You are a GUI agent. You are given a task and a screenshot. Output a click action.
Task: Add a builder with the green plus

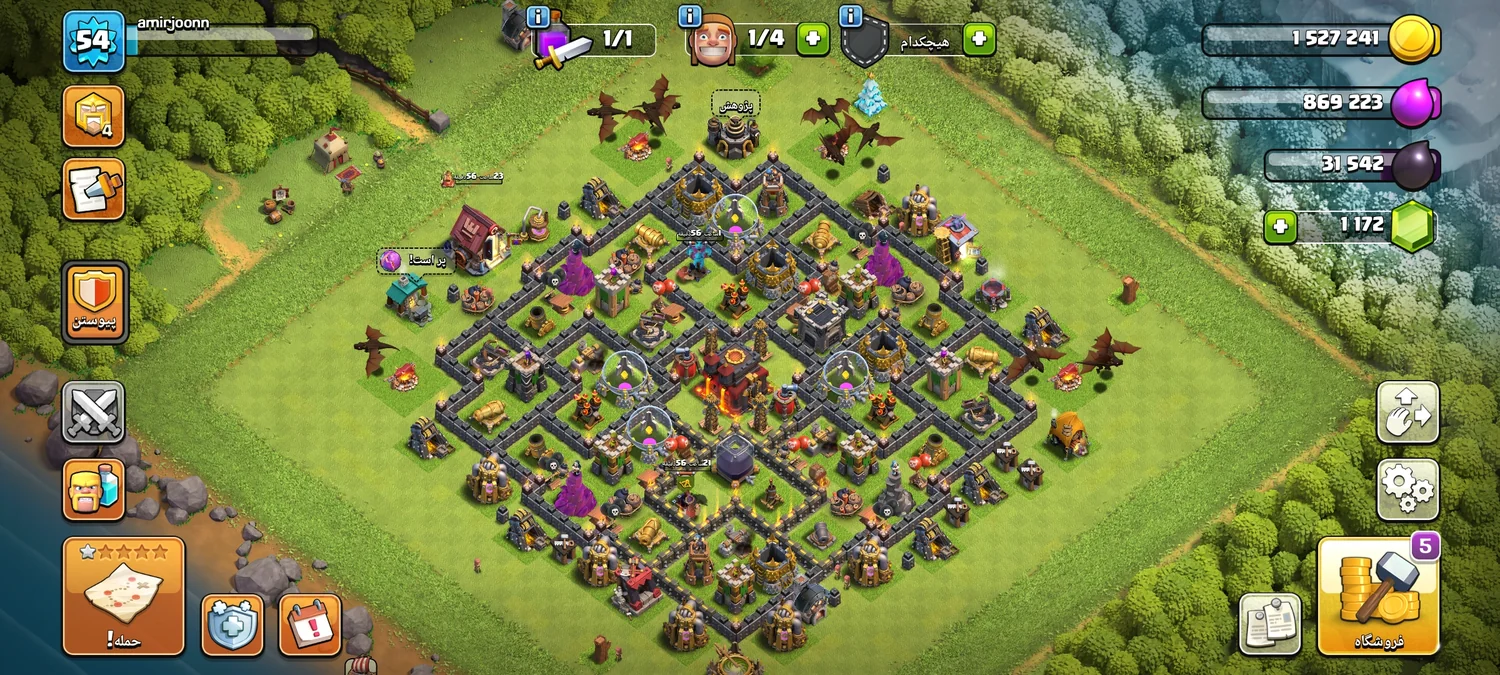tap(812, 39)
